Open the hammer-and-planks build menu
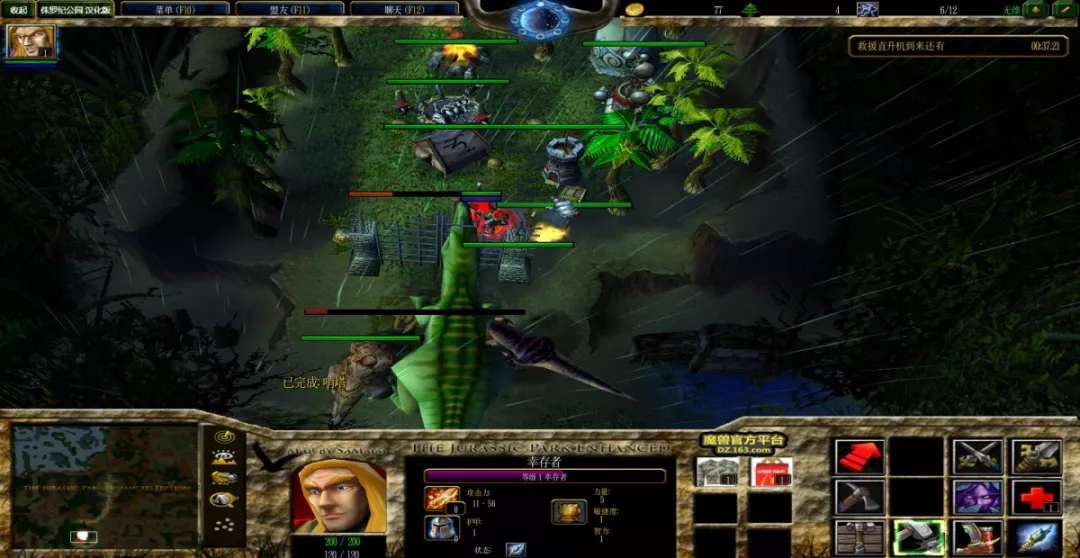 coord(859,536)
